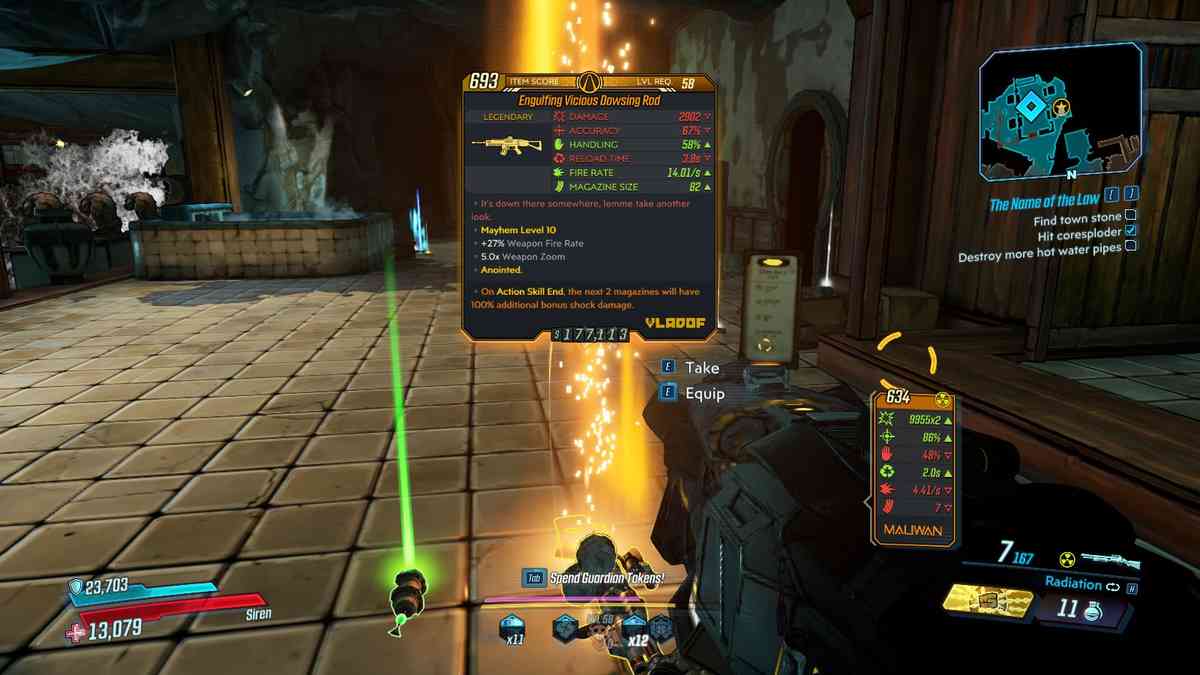
Task: Tick the Find town stone objective box
Action: 1131,215
